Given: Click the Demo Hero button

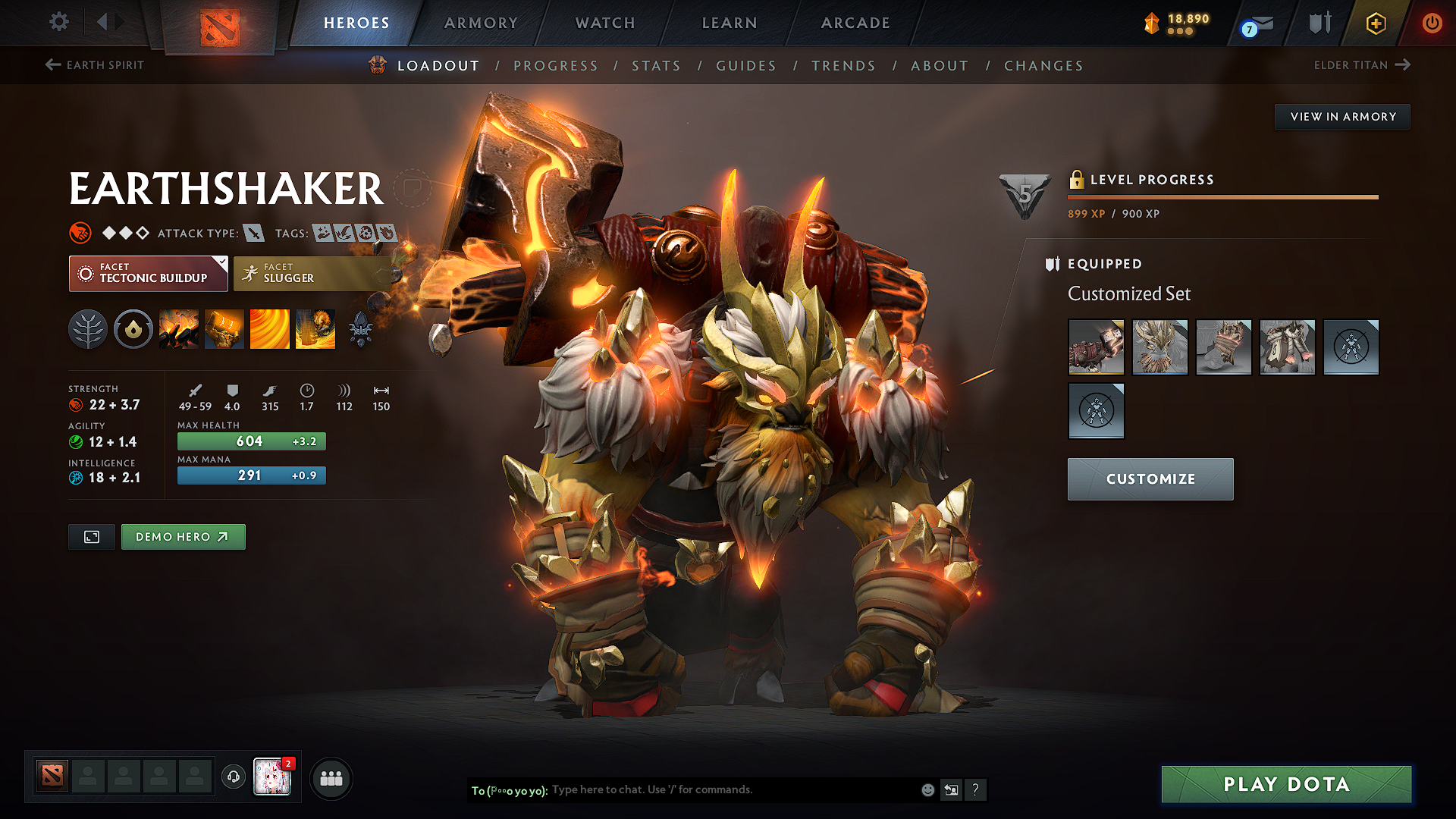Looking at the screenshot, I should coord(183,536).
